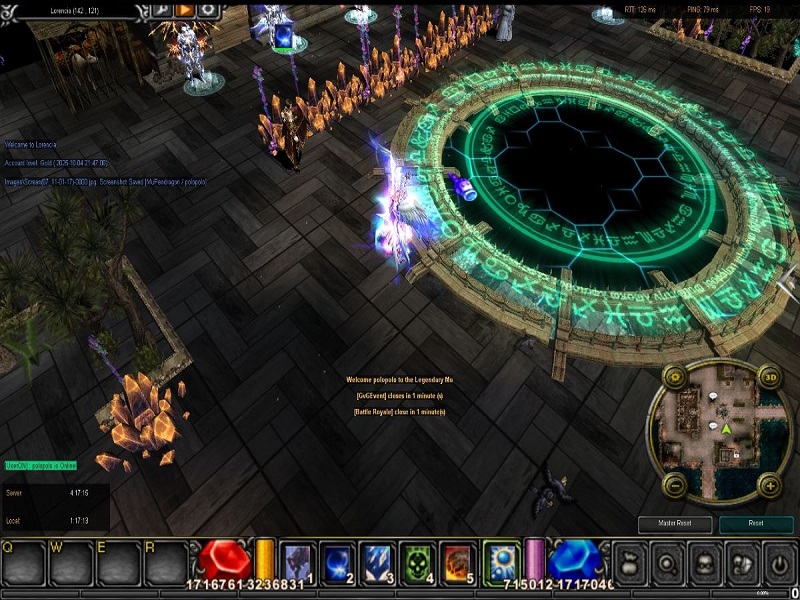
Task: Select the green skull skill in slot 4
Action: (x=418, y=563)
